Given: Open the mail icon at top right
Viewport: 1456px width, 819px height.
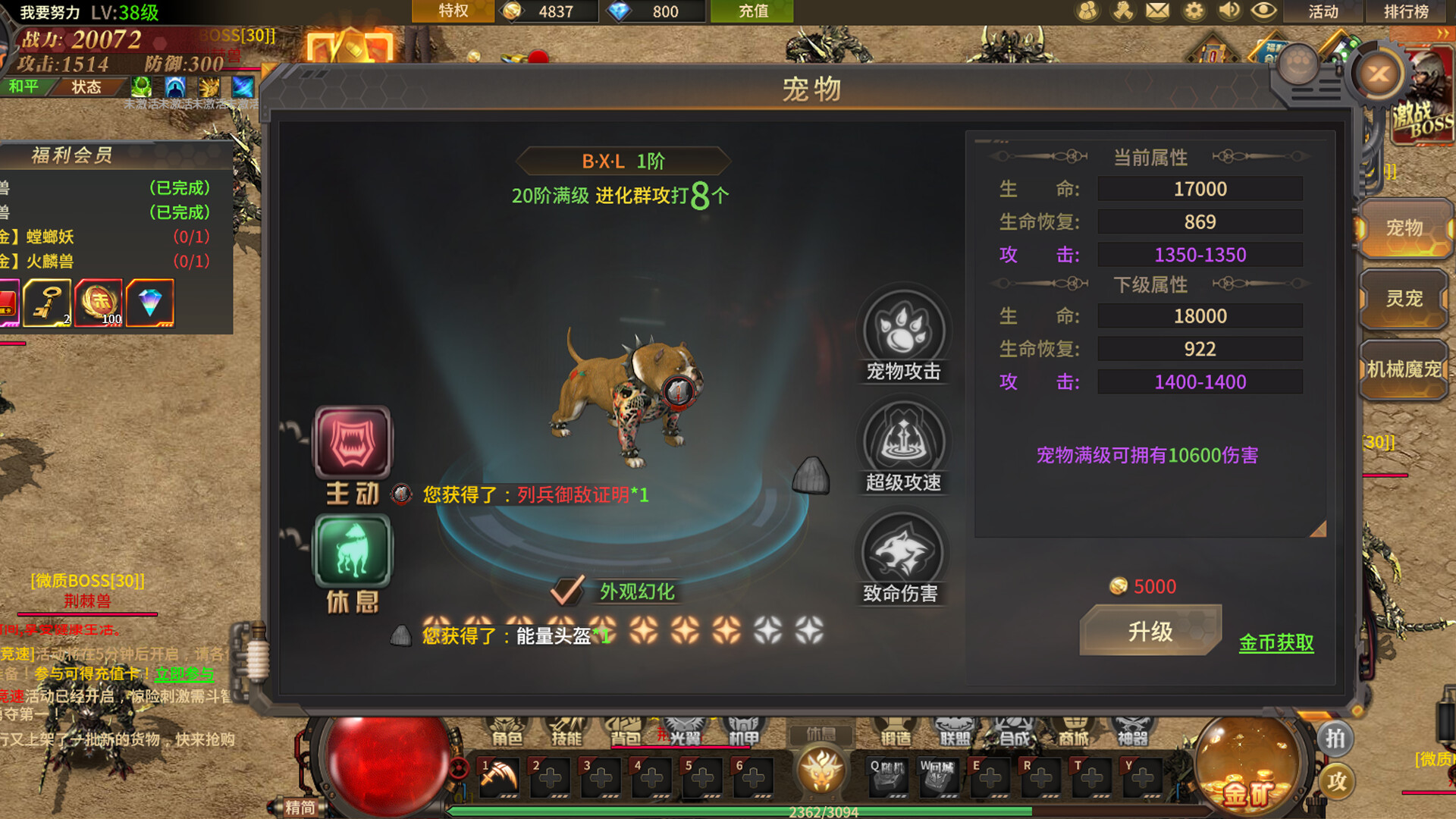Looking at the screenshot, I should 1156,11.
